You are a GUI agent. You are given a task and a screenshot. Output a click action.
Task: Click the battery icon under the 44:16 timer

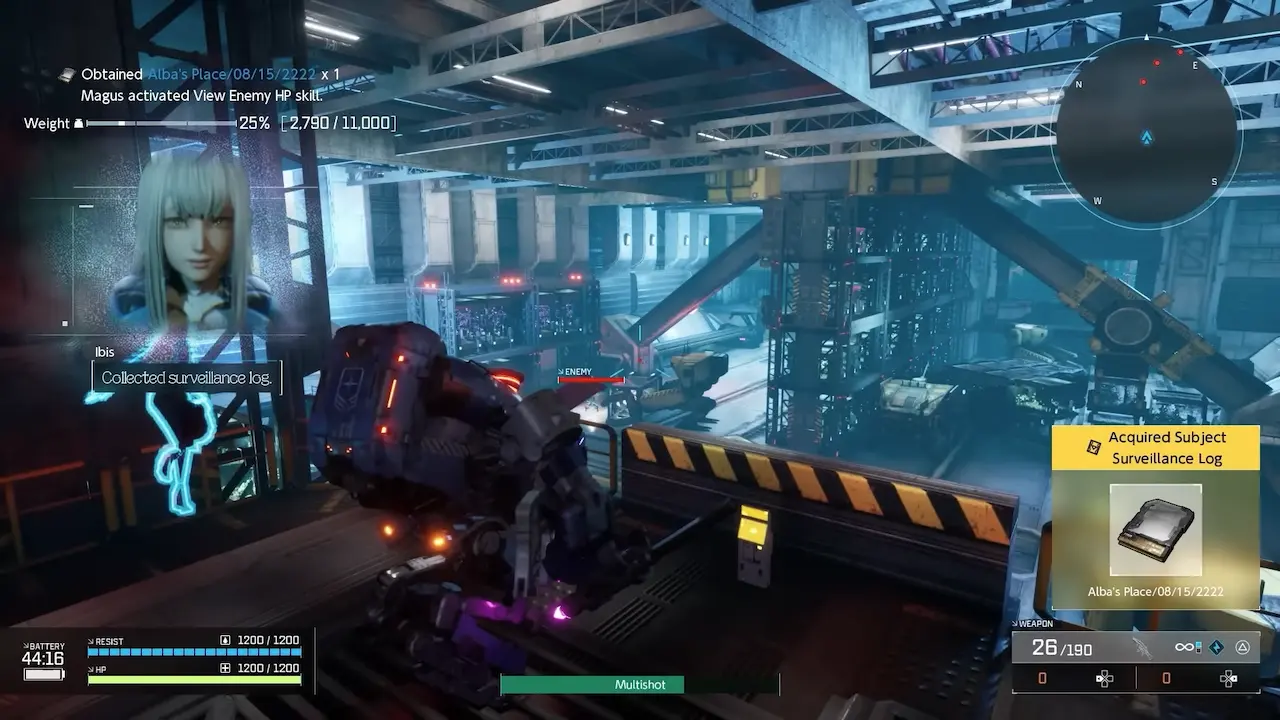click(43, 674)
